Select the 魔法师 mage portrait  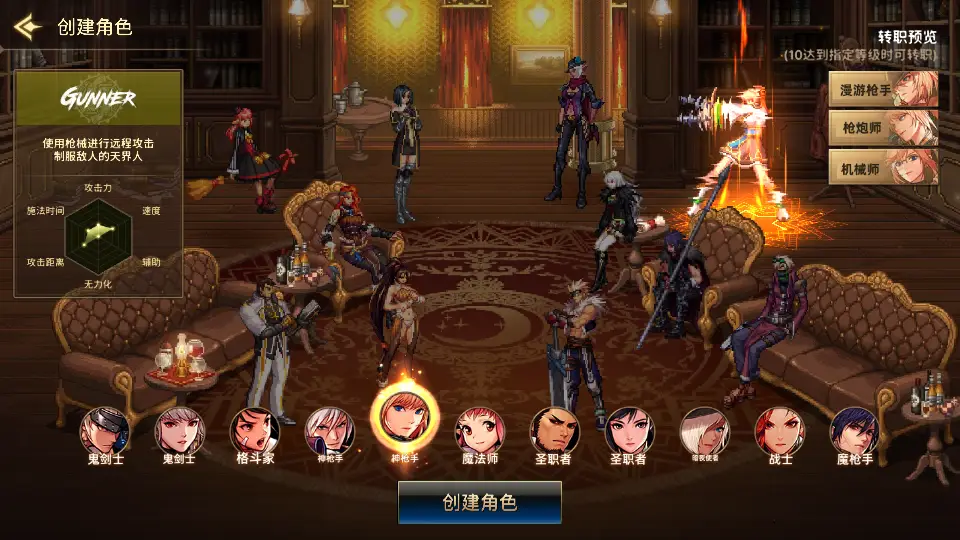[x=480, y=430]
